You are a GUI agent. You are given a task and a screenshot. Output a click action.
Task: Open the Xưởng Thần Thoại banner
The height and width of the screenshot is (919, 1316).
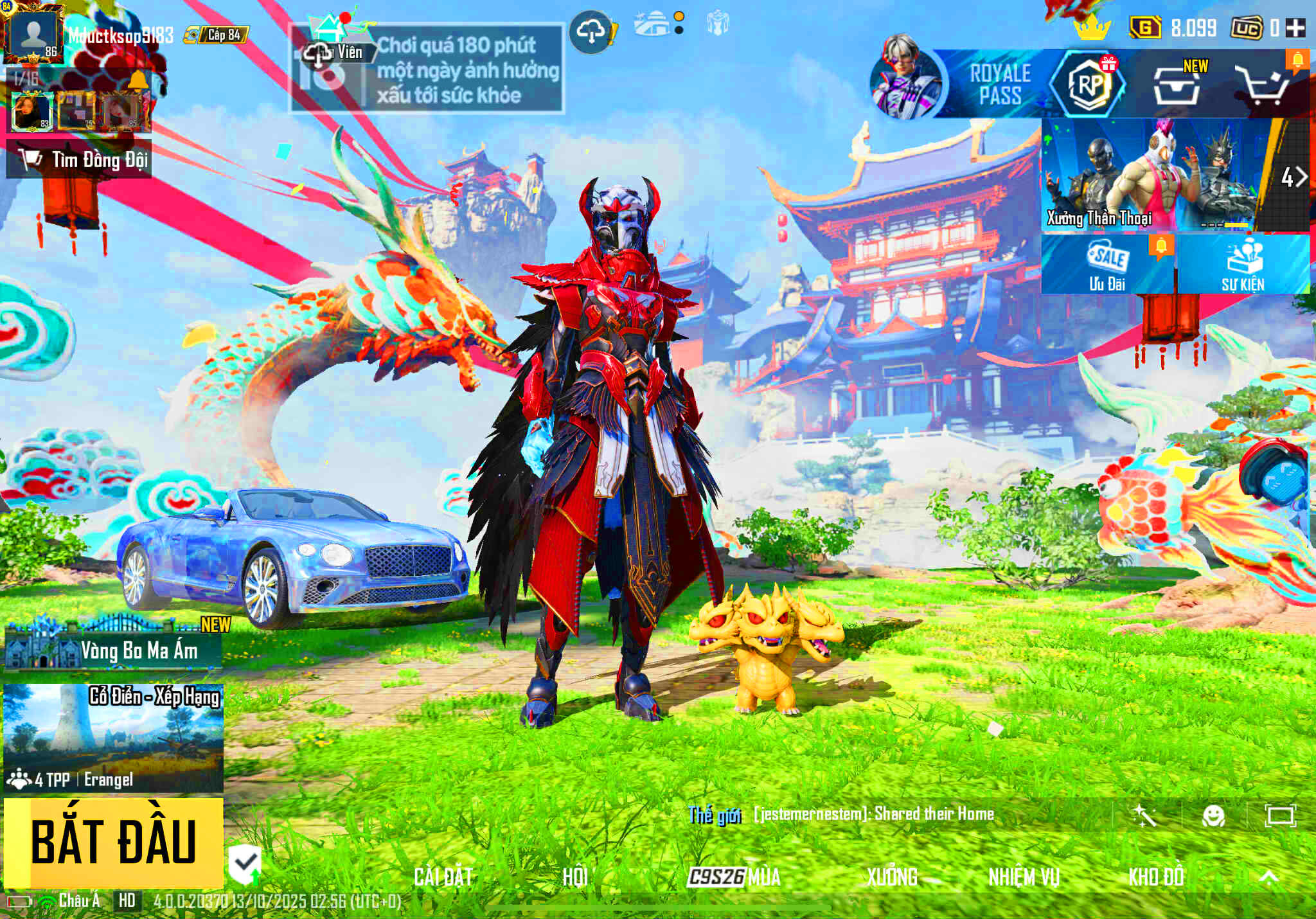pyautogui.click(x=1150, y=175)
